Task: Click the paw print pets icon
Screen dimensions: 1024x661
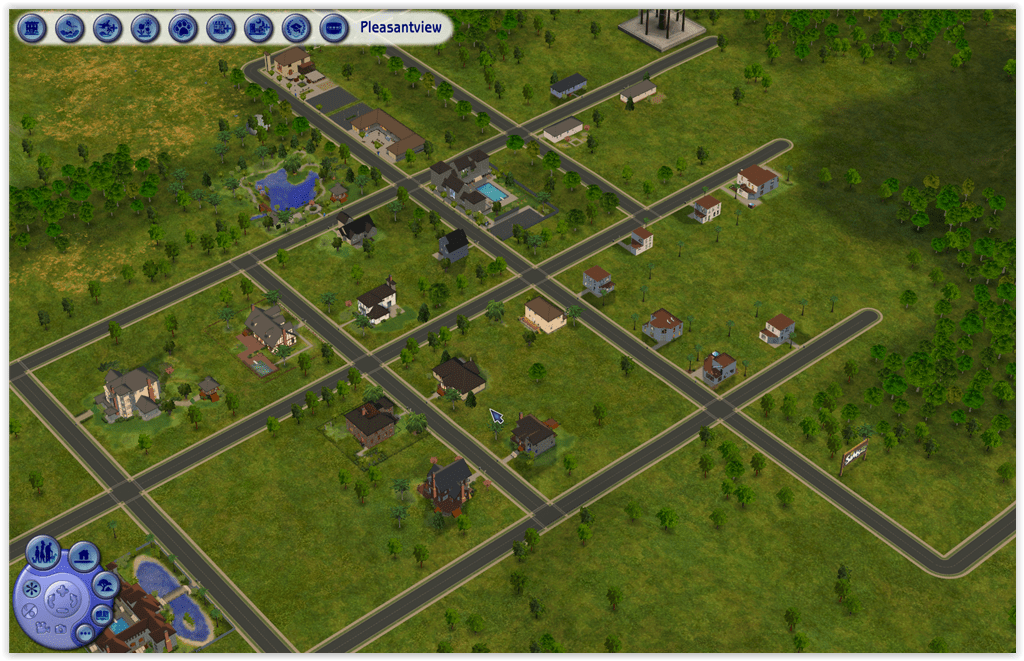Action: pyautogui.click(x=182, y=27)
